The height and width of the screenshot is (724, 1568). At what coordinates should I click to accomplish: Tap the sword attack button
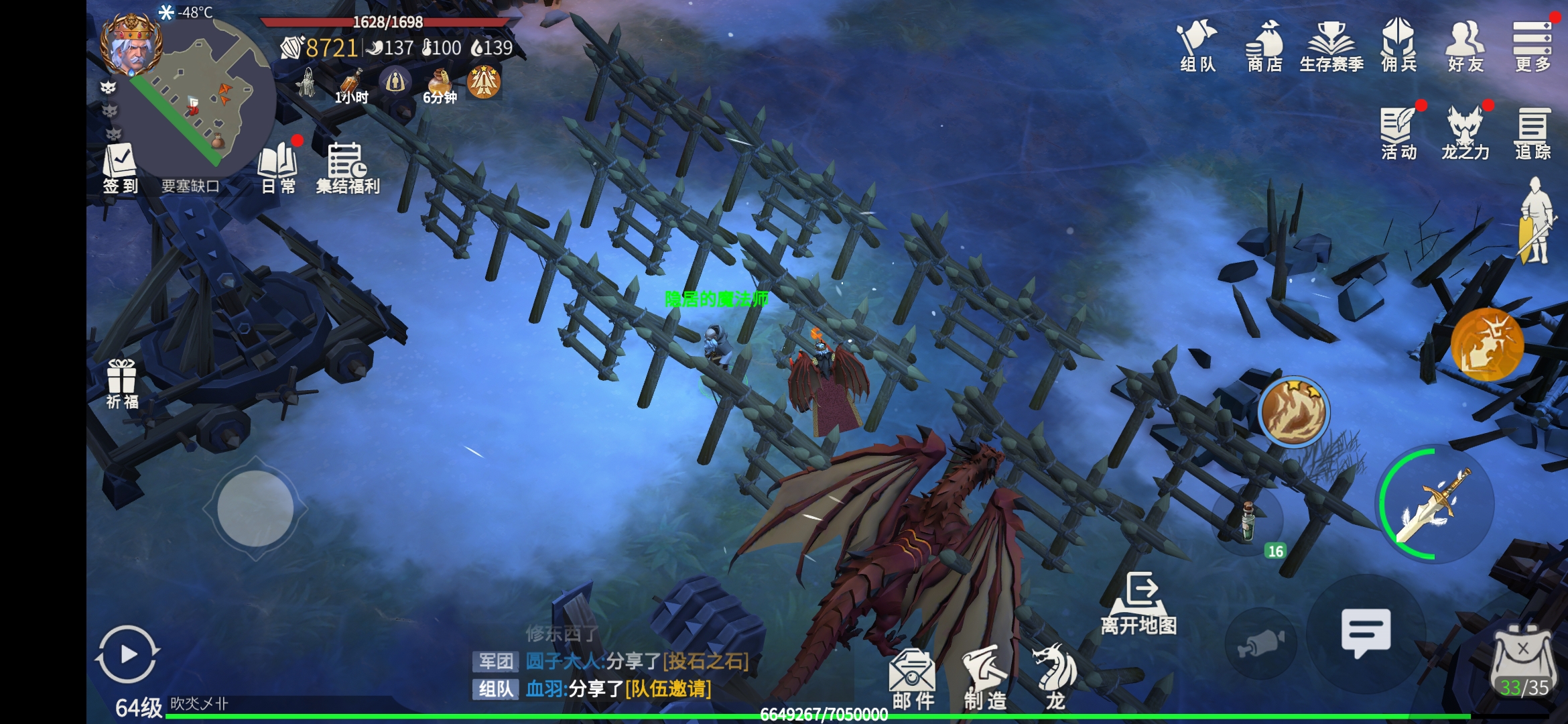[x=1435, y=504]
